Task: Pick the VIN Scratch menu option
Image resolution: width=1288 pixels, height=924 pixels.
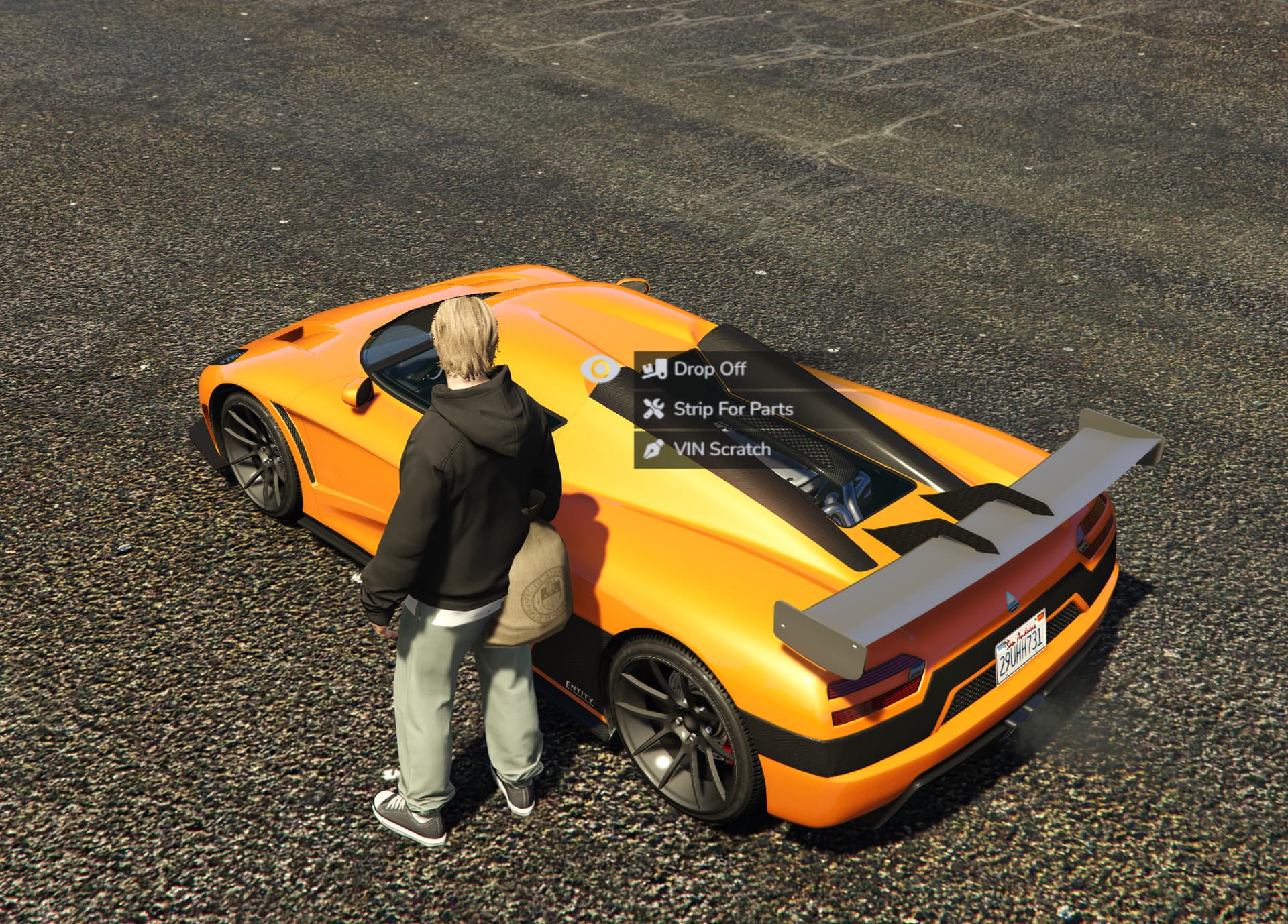Action: pyautogui.click(x=723, y=449)
